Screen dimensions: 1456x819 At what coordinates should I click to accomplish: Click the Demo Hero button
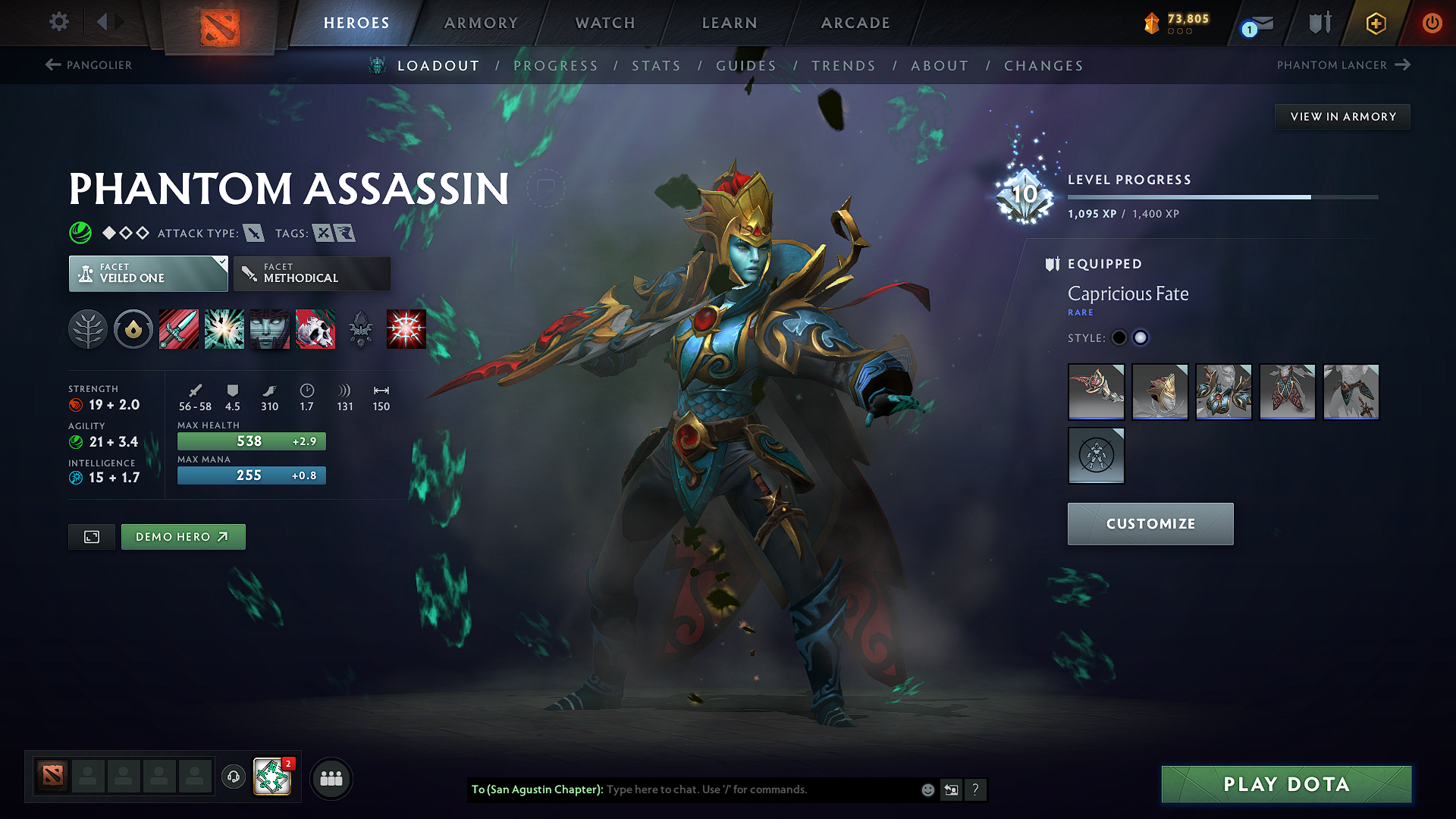pyautogui.click(x=183, y=536)
